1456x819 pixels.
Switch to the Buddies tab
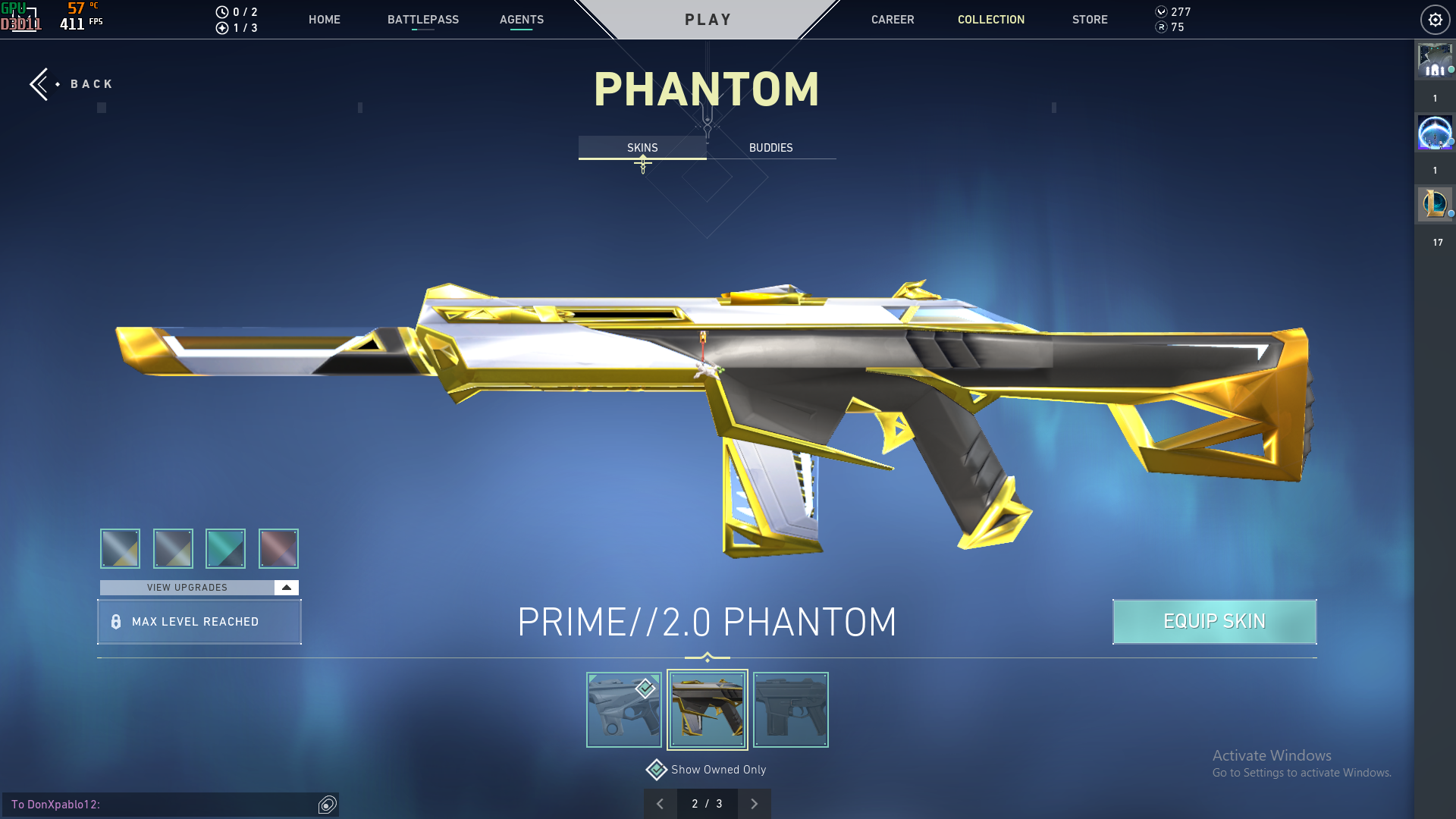(x=770, y=148)
